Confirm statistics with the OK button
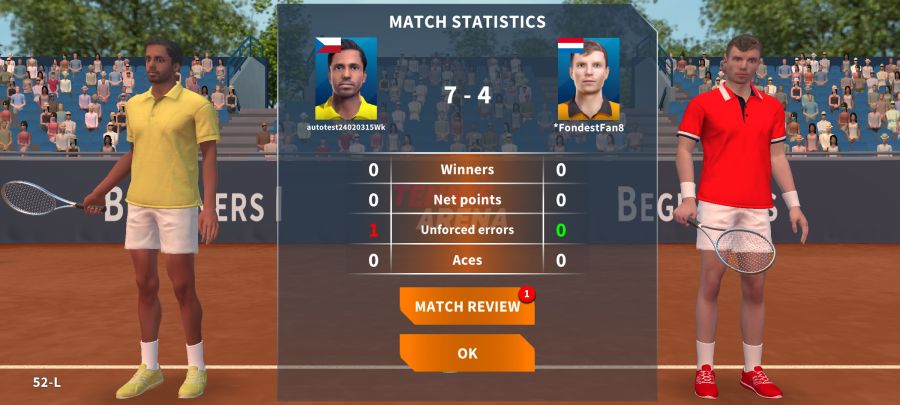The width and height of the screenshot is (900, 405). pos(467,353)
